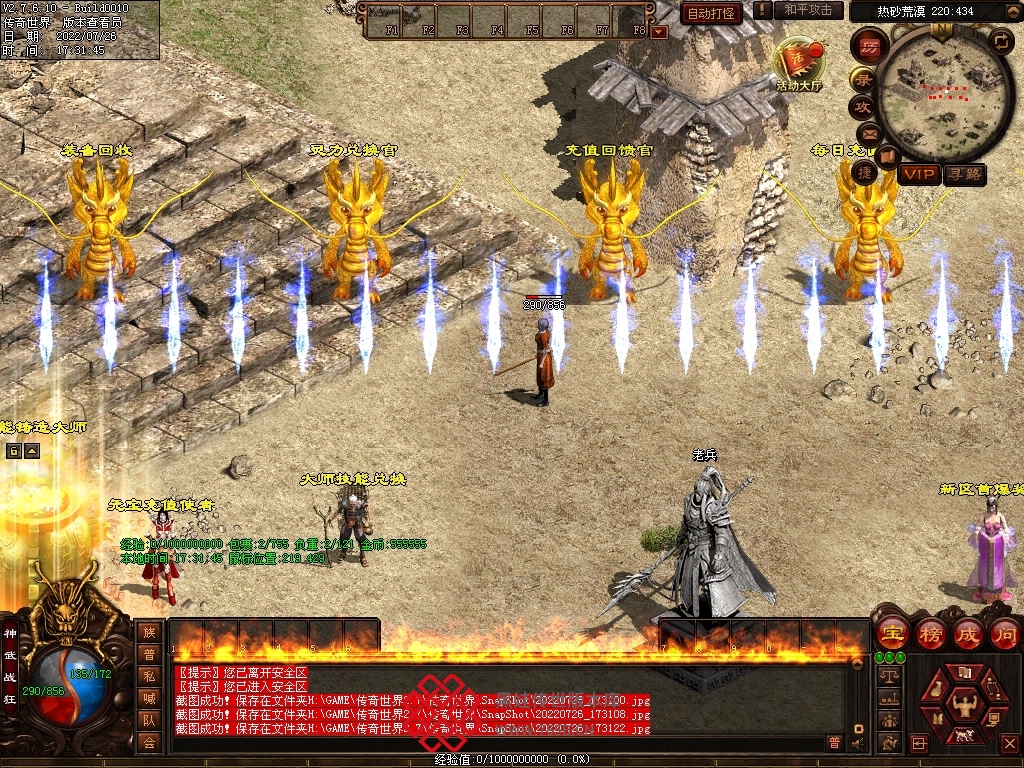The width and height of the screenshot is (1024, 768).
Task: Toggle the 自动打怪 auto-fight button
Action: tap(712, 13)
